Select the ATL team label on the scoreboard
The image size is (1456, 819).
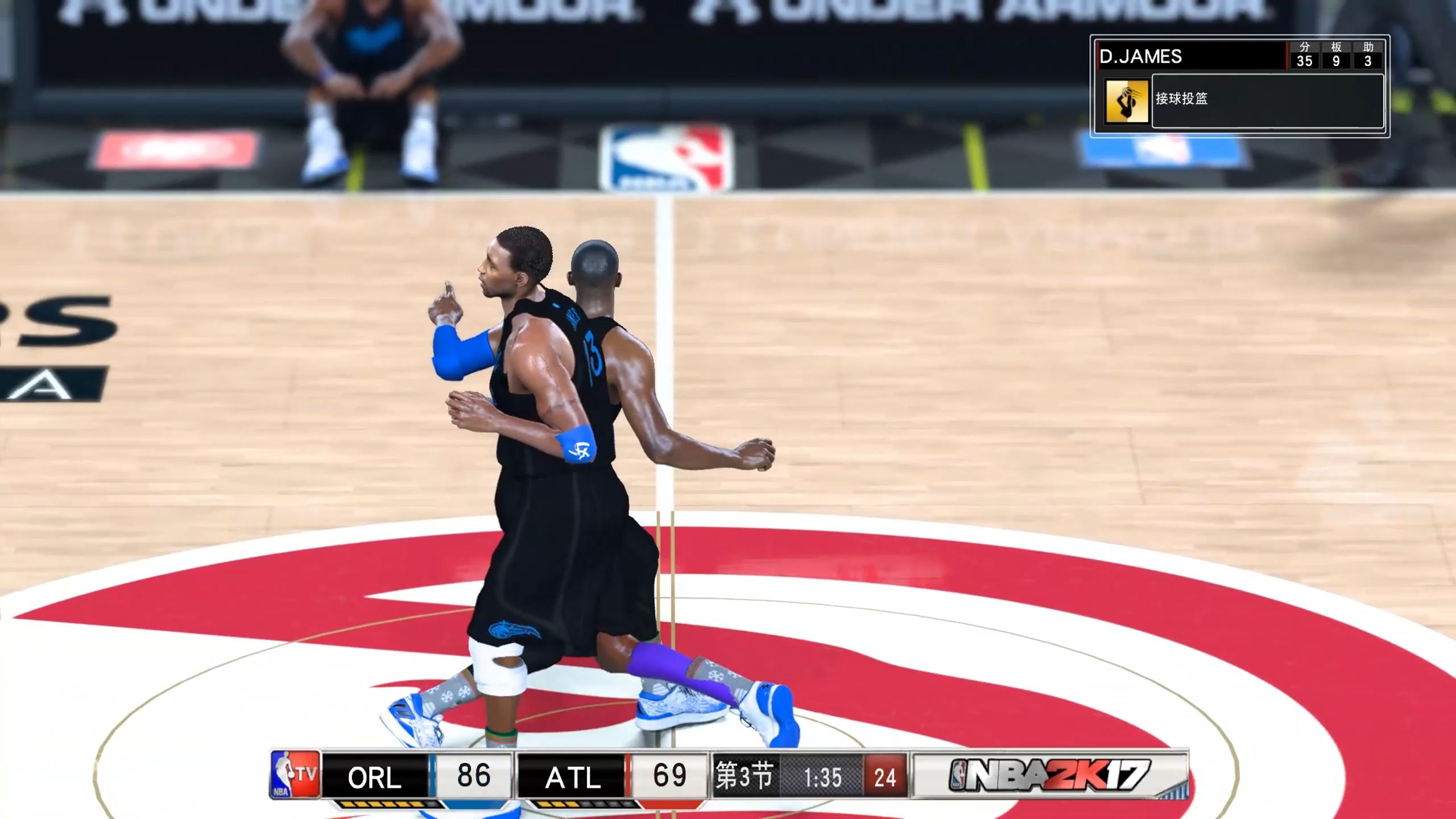coord(572,777)
